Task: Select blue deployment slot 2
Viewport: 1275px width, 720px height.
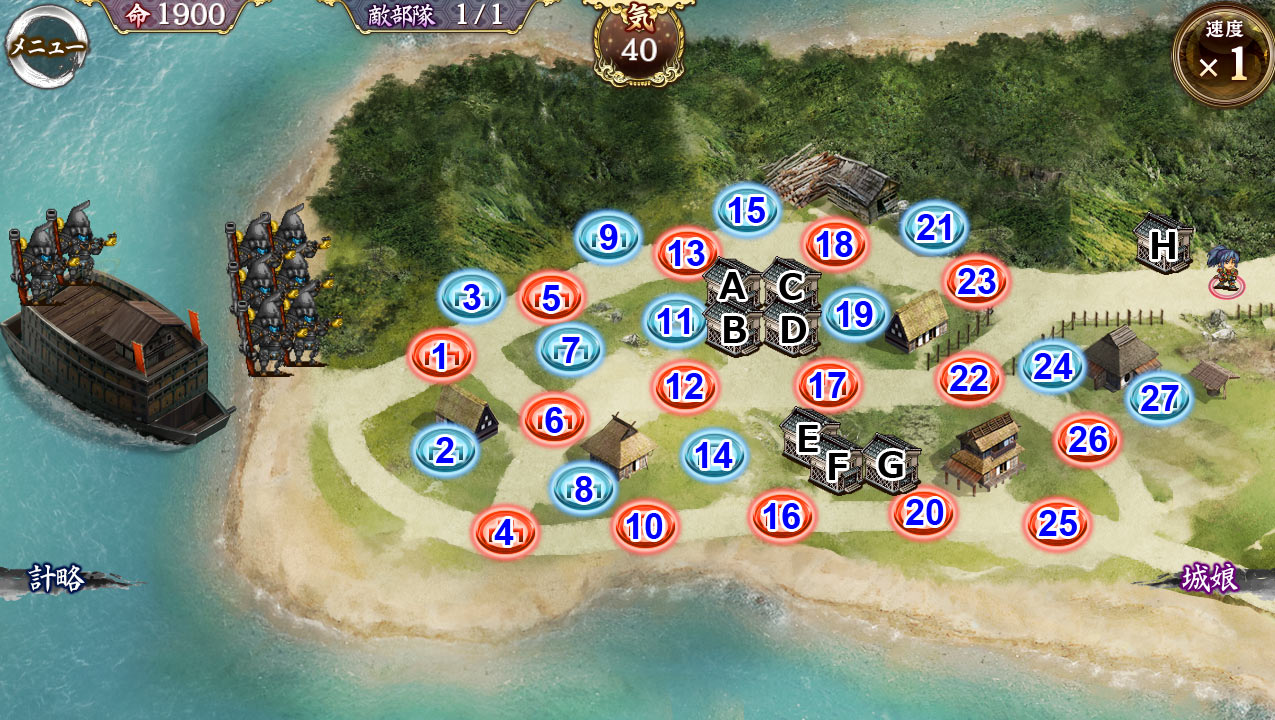Action: pos(445,452)
